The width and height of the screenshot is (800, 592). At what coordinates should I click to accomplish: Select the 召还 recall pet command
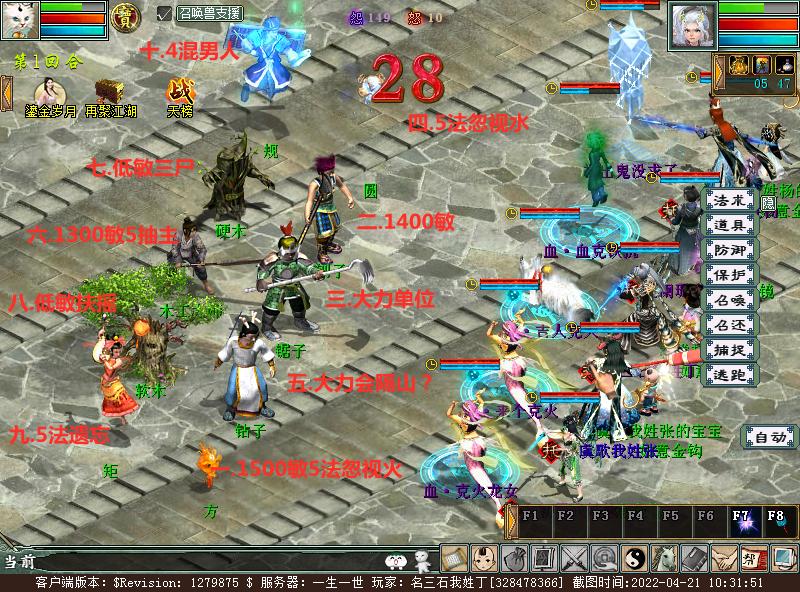point(730,325)
